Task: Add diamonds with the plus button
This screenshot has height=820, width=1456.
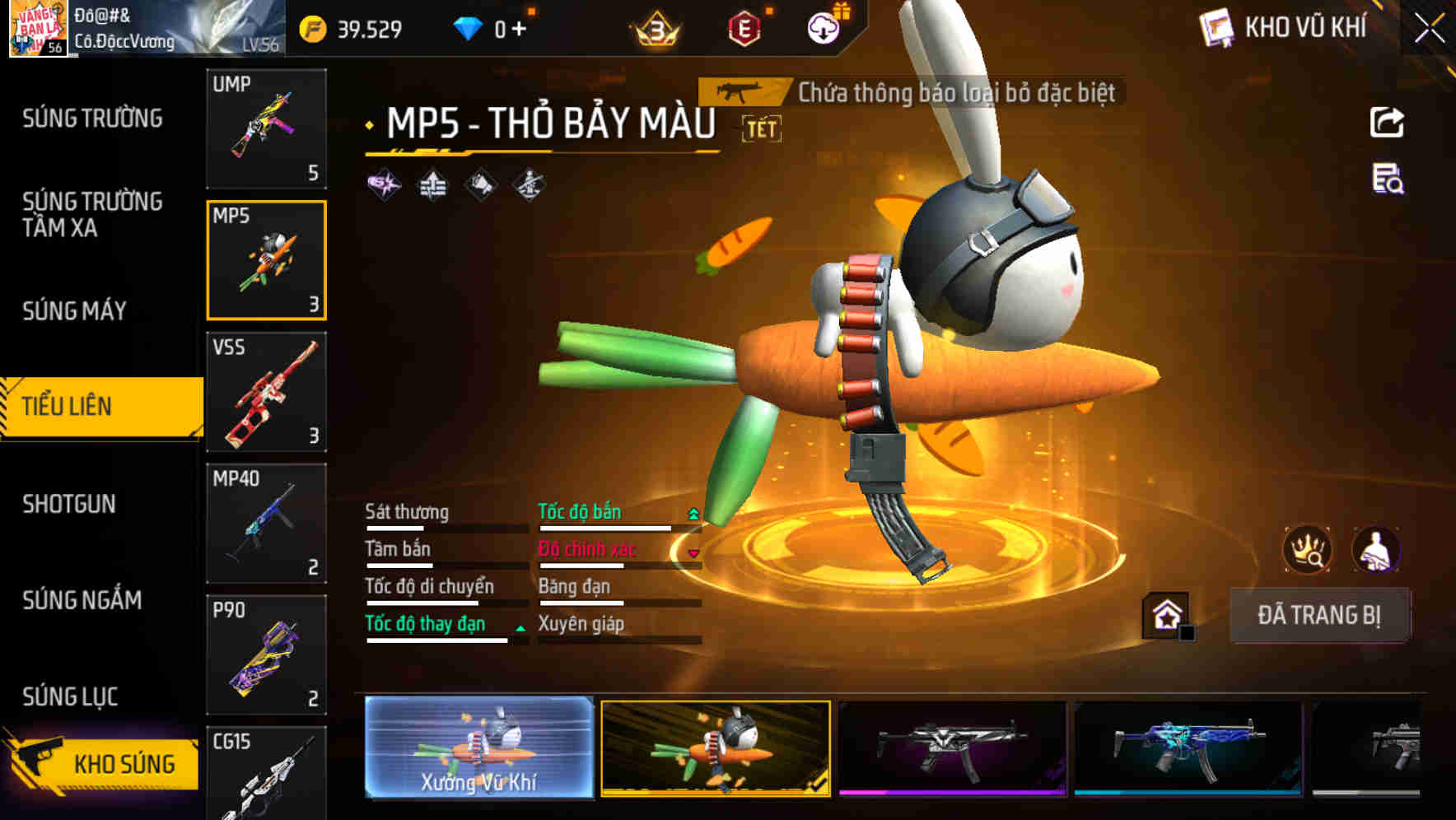Action: click(x=519, y=30)
